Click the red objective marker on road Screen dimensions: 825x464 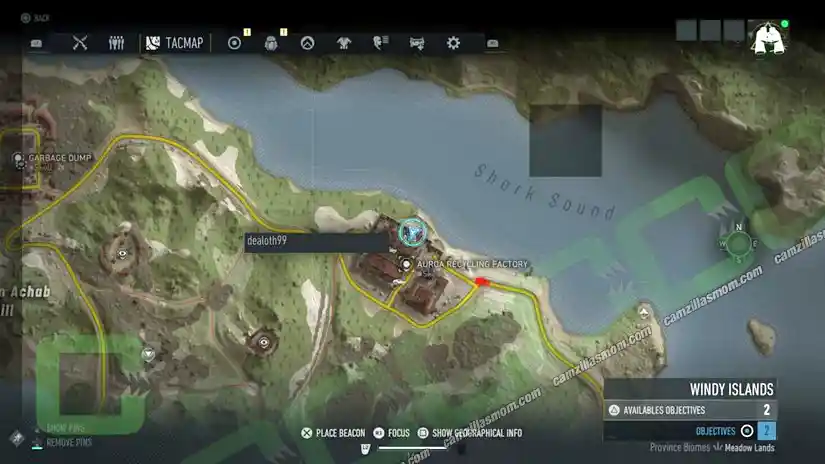pos(484,283)
